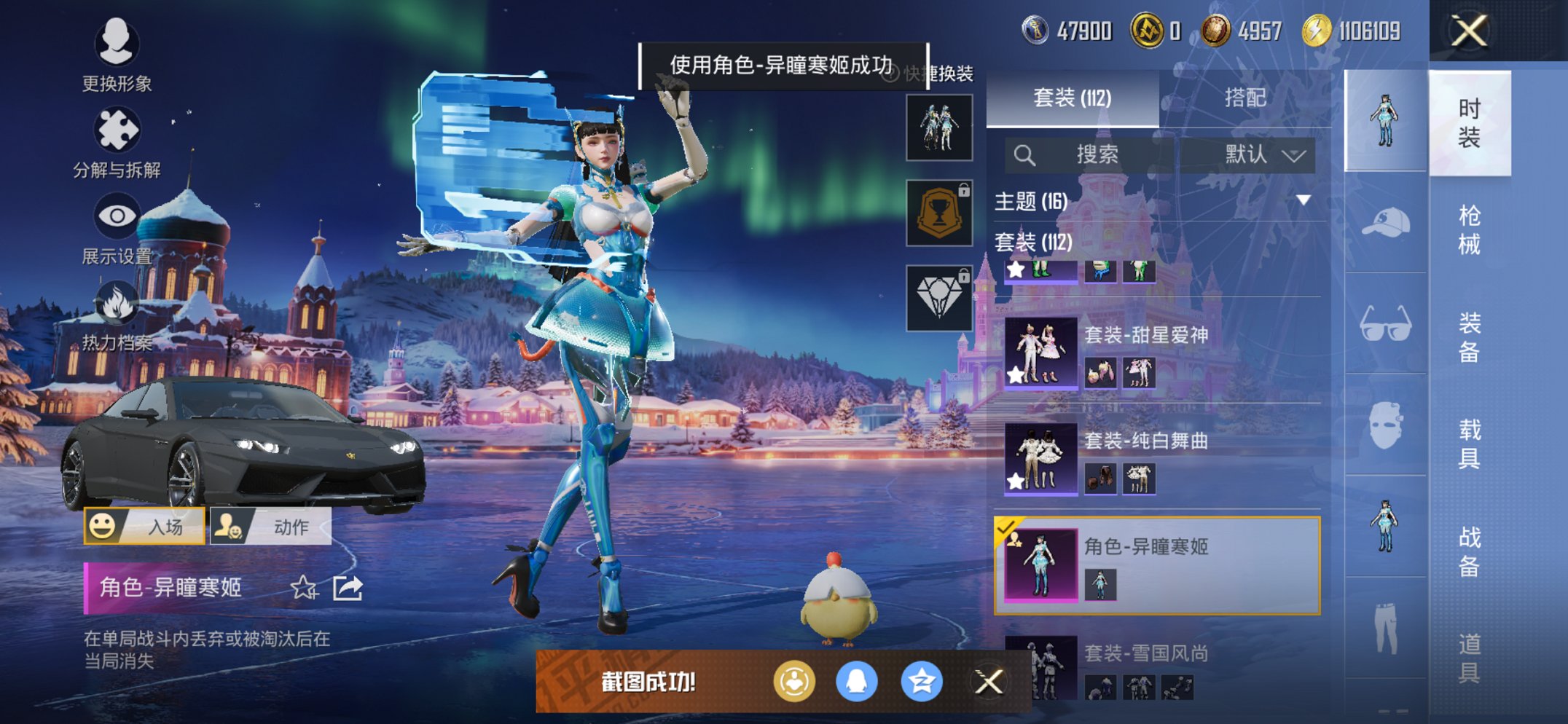Open the 更换形象 avatar change panel
1568x724 pixels.
click(118, 45)
